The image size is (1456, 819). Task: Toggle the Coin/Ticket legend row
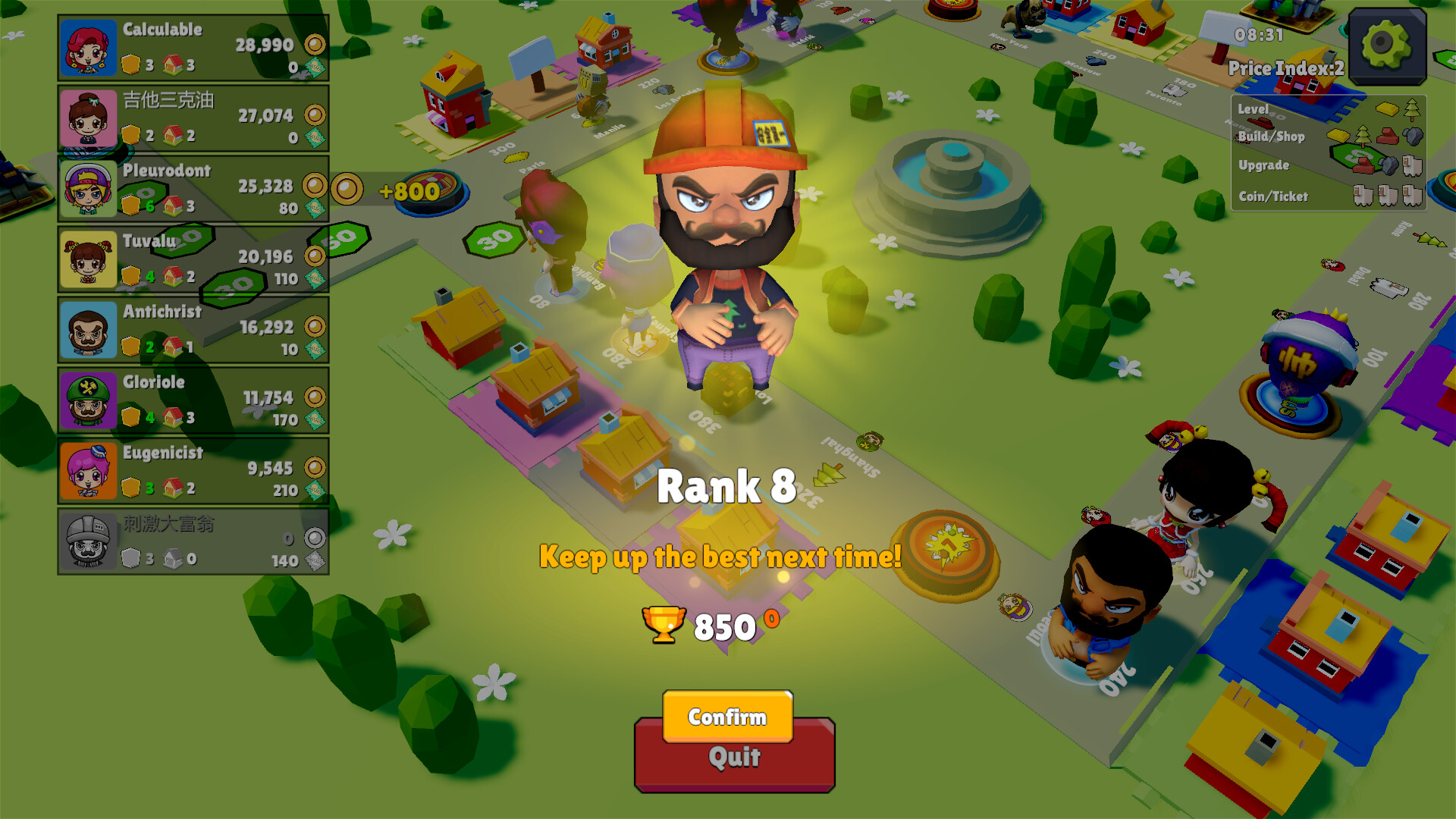click(1272, 196)
